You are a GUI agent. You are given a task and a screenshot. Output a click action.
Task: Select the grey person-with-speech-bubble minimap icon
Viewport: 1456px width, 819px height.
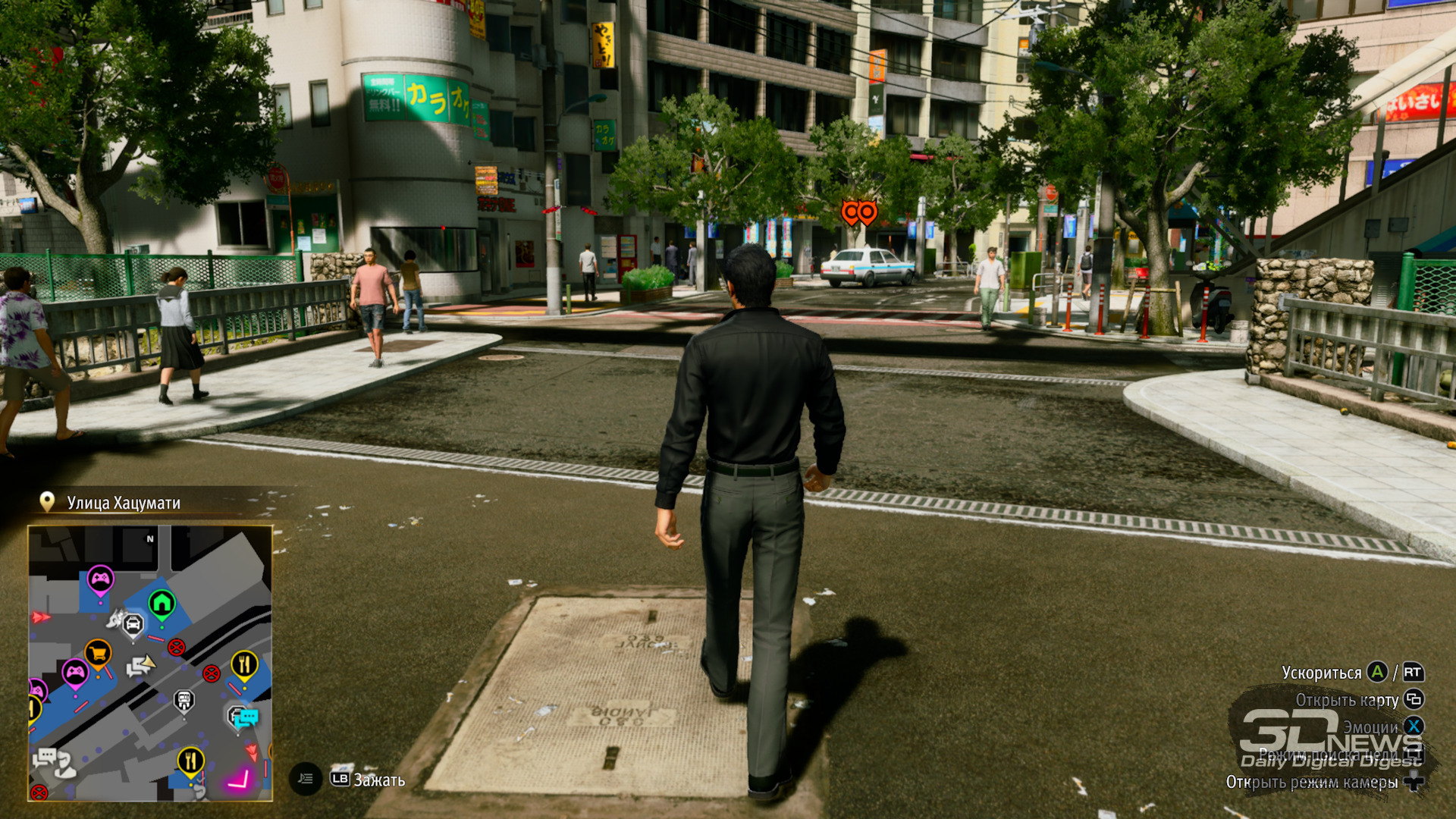click(53, 761)
